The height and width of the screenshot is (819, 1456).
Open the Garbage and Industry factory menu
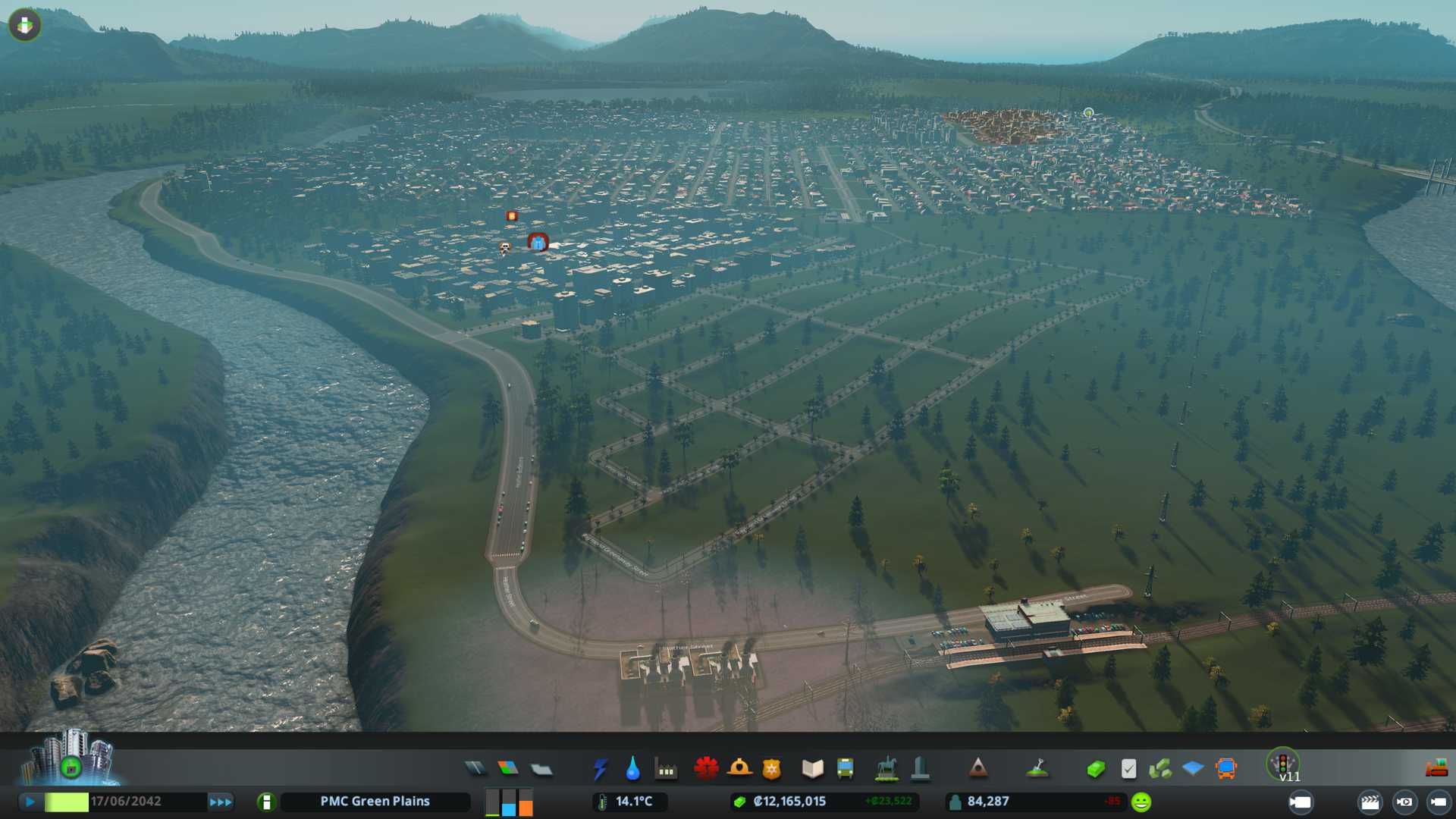(x=666, y=769)
